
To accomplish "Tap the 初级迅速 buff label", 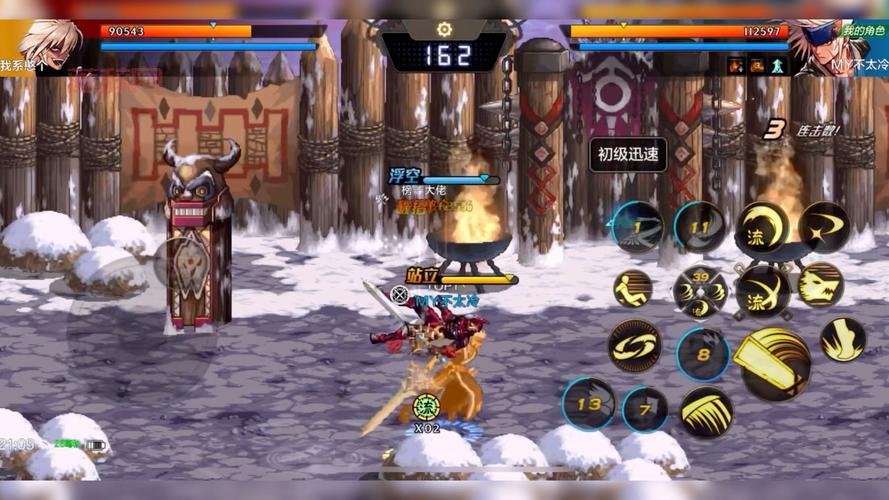I will point(628,154).
